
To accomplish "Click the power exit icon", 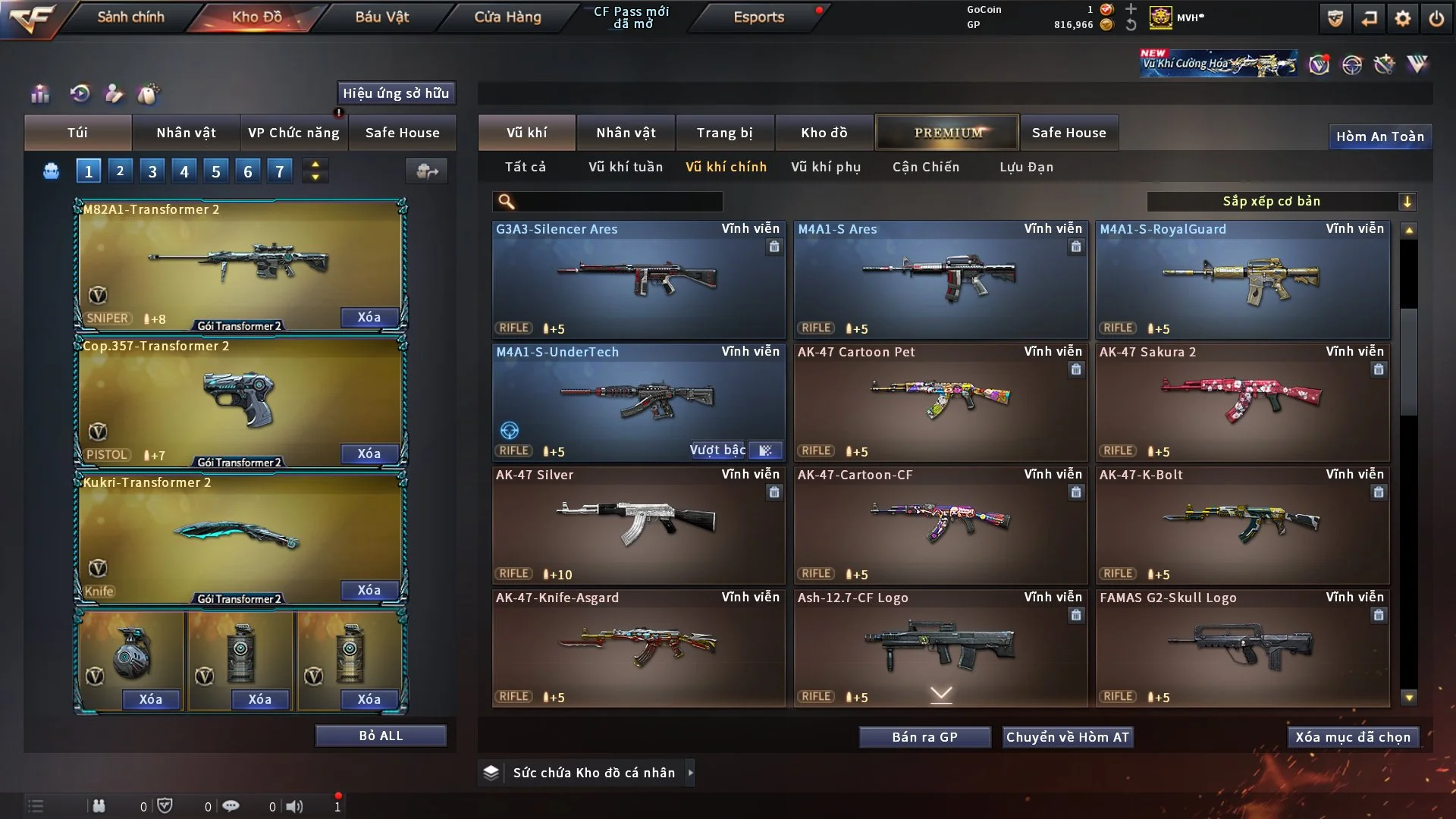I will click(1436, 18).
